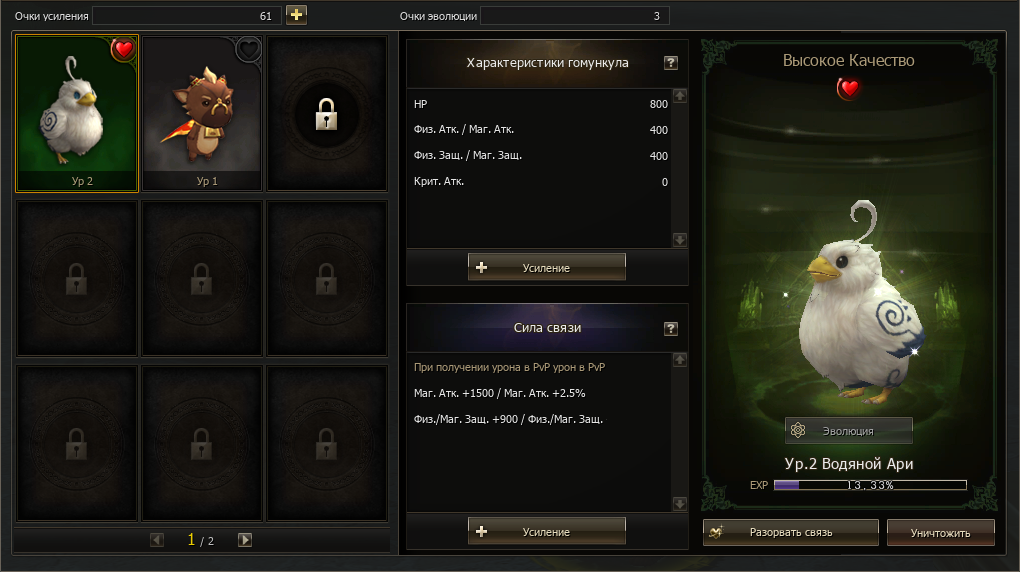Toggle the heart on the brown homunculus card
The image size is (1020, 572).
(x=248, y=49)
